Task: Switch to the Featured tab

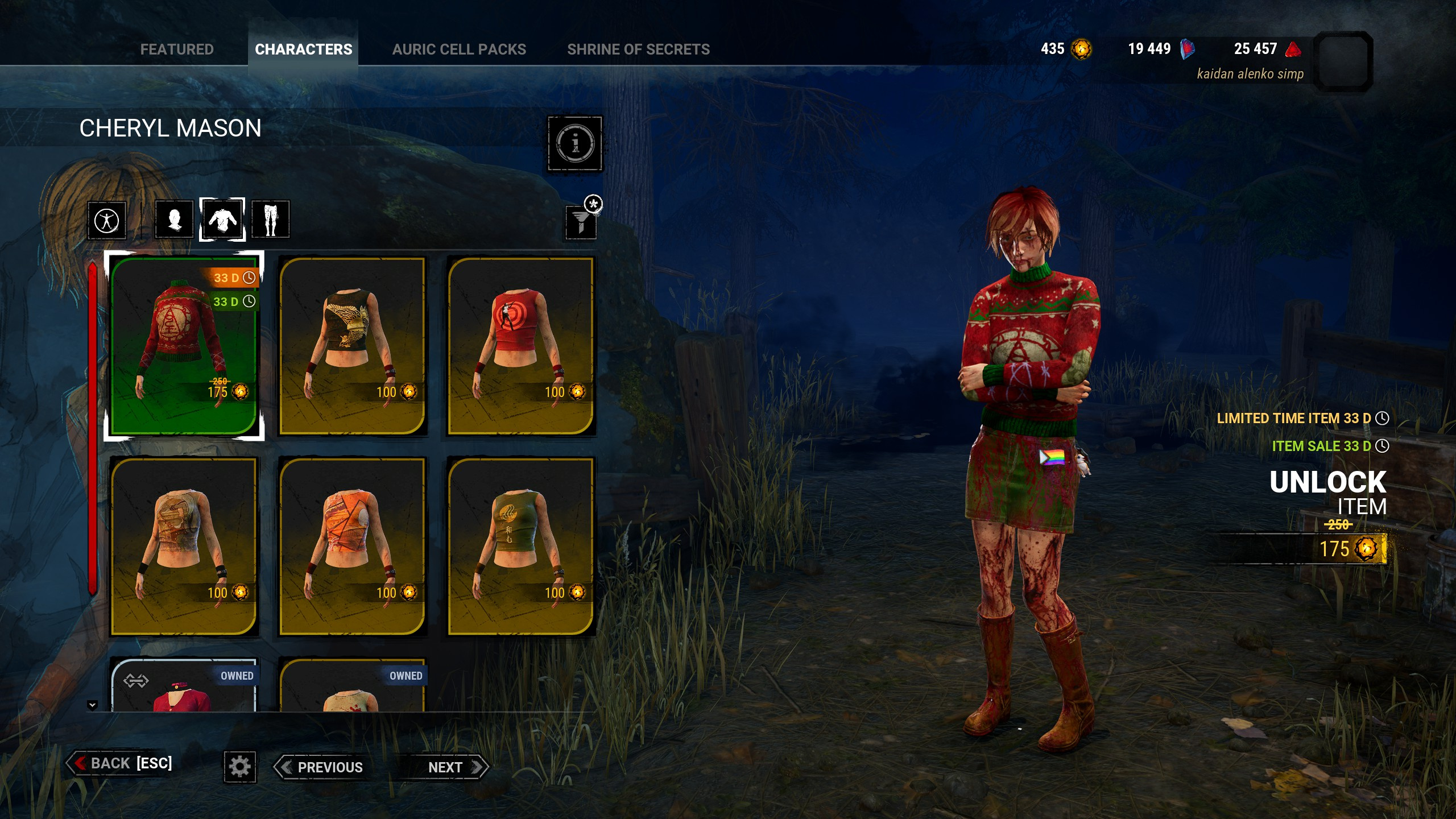Action: click(x=177, y=49)
